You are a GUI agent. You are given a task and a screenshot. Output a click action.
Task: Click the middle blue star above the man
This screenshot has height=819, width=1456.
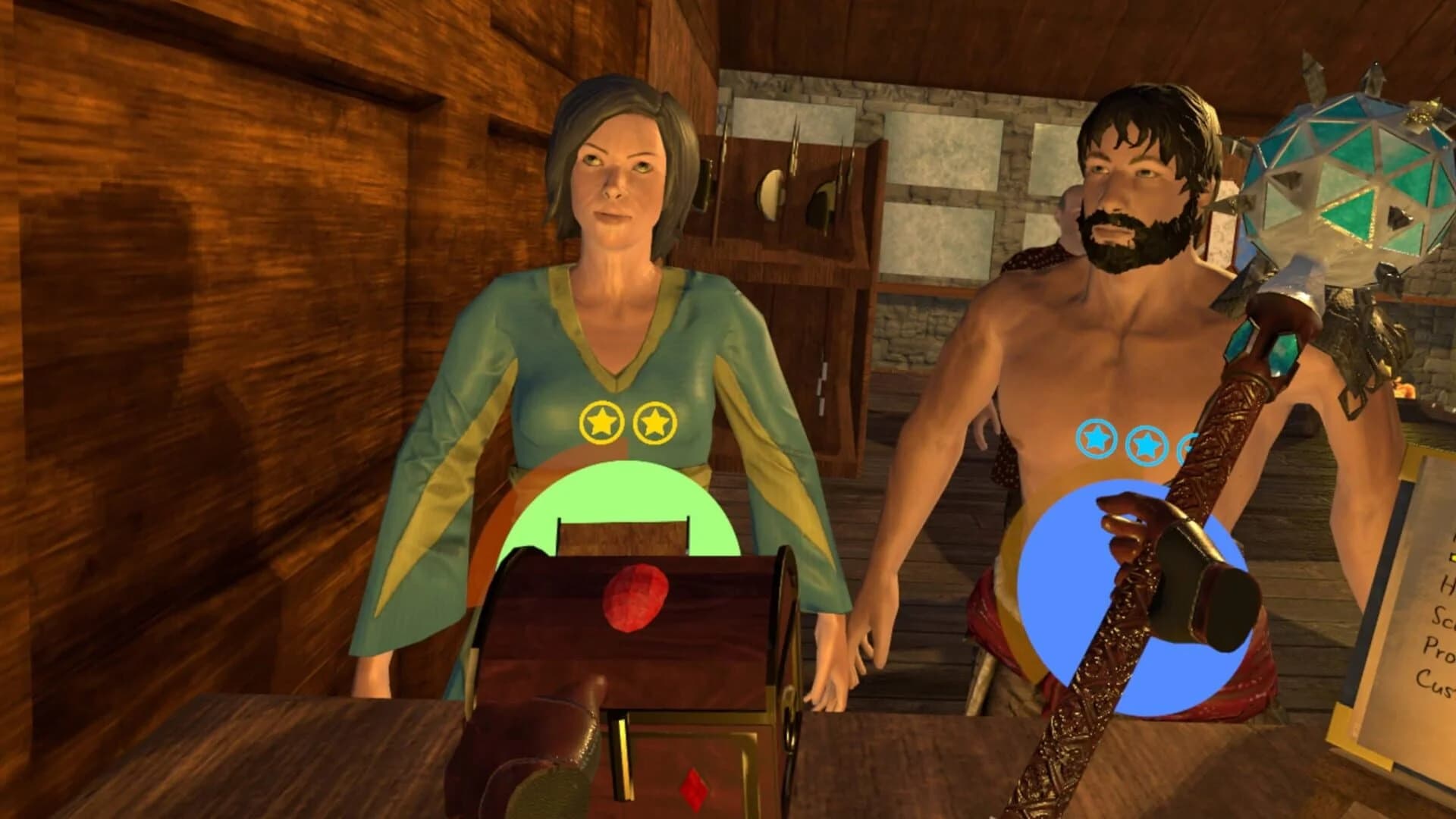[1147, 444]
